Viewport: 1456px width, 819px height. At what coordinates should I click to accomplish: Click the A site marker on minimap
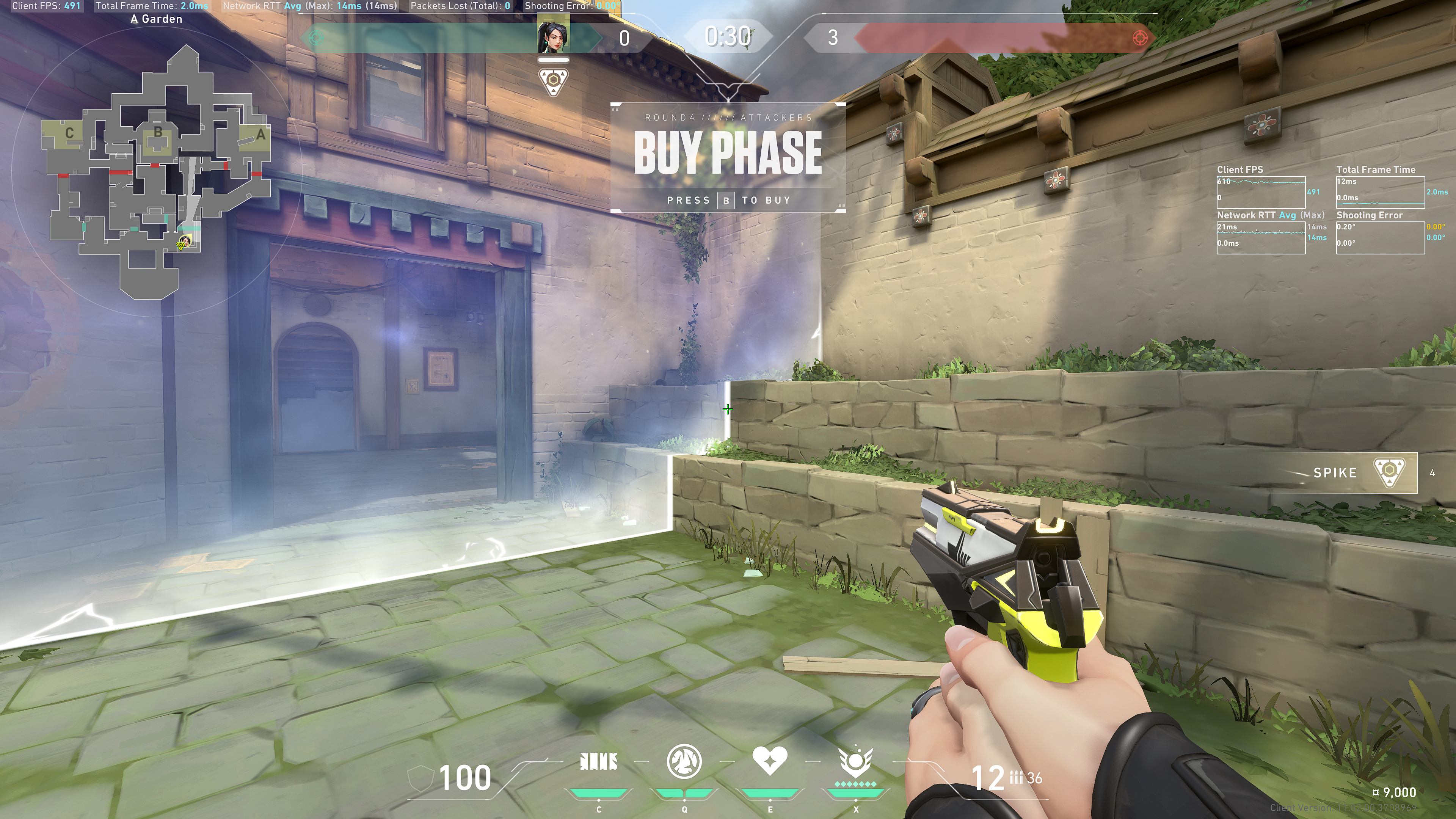point(260,135)
